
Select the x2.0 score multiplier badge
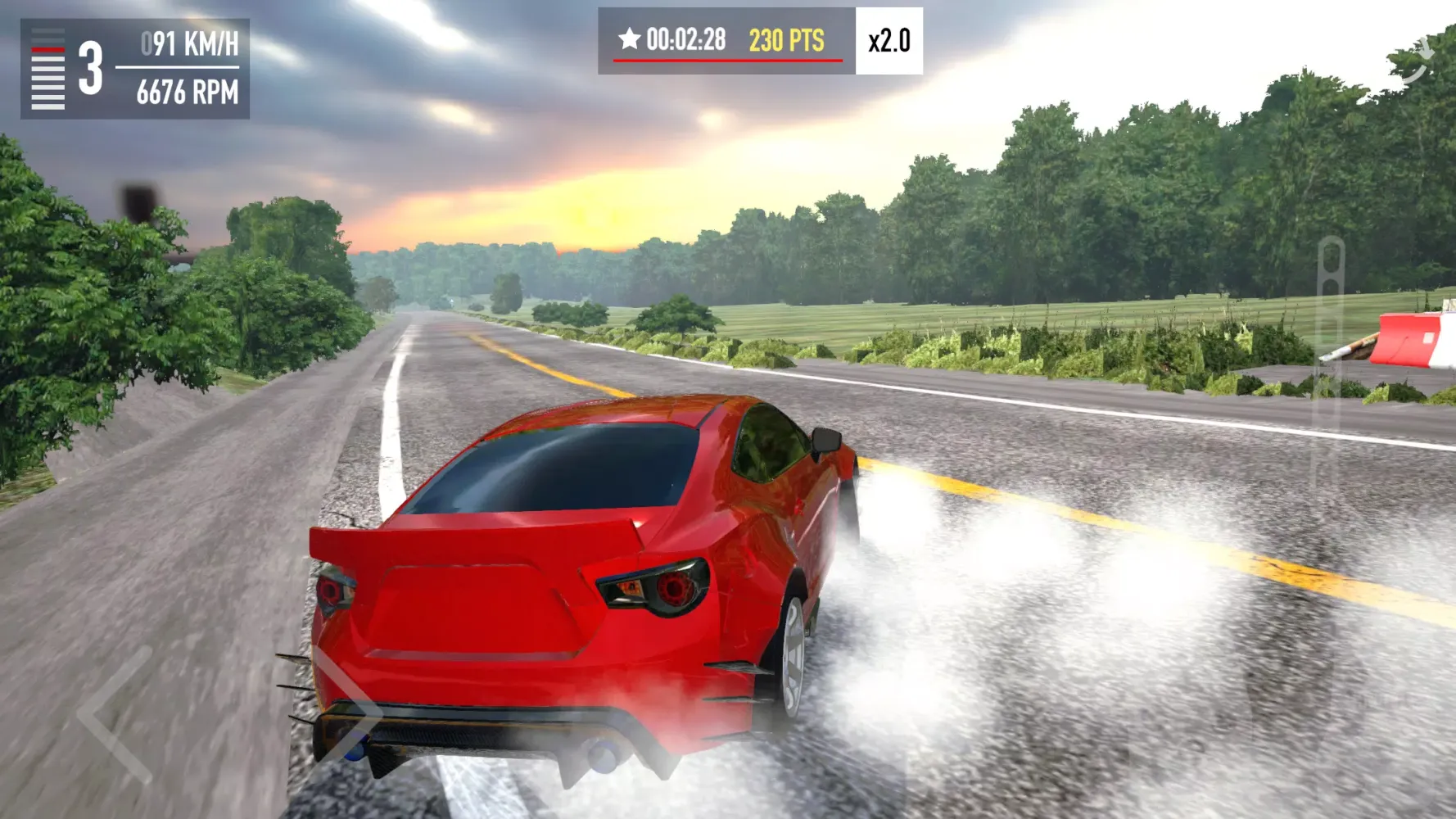pos(889,38)
